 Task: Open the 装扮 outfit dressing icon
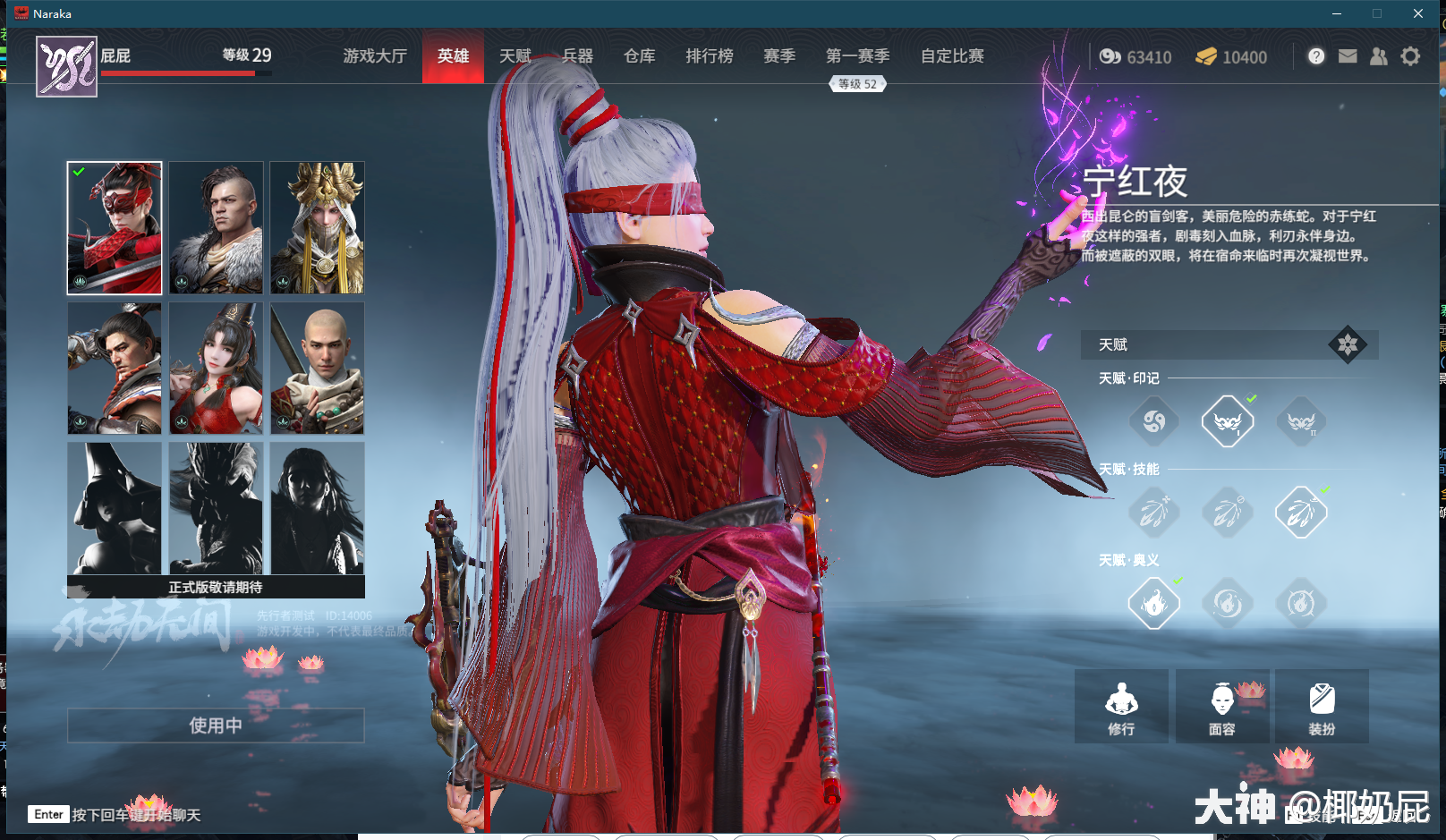(x=1322, y=706)
